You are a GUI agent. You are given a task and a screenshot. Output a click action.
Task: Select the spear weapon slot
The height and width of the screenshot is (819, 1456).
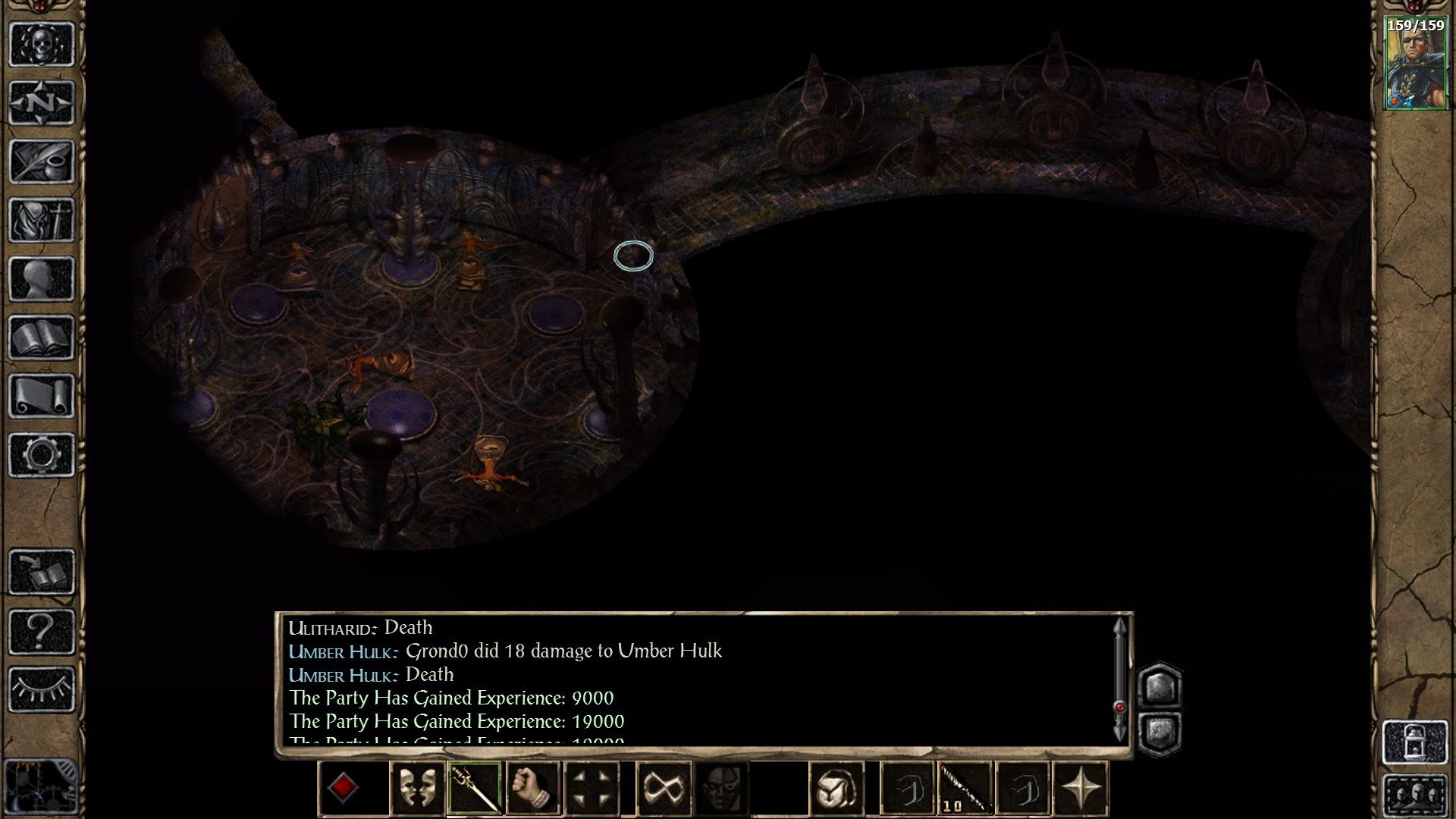(475, 789)
